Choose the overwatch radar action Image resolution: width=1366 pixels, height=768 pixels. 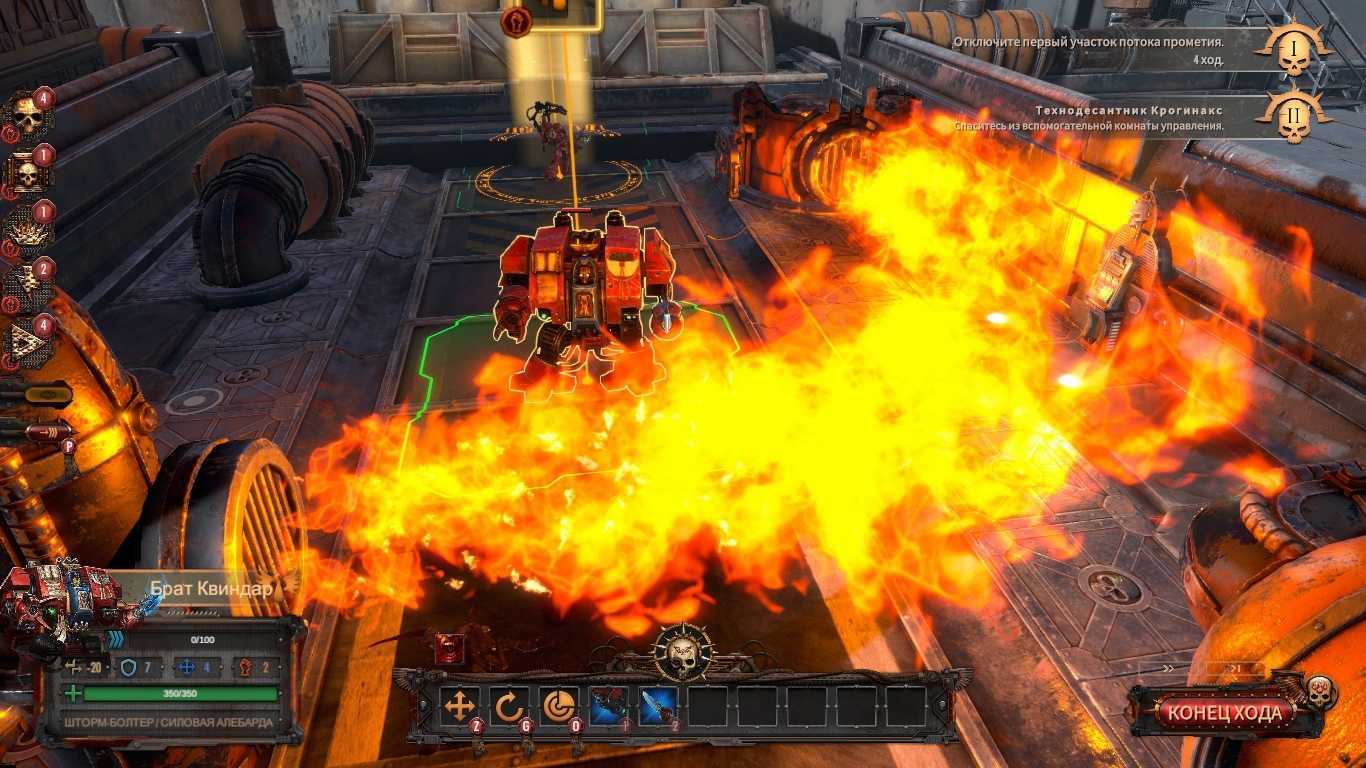click(x=558, y=706)
